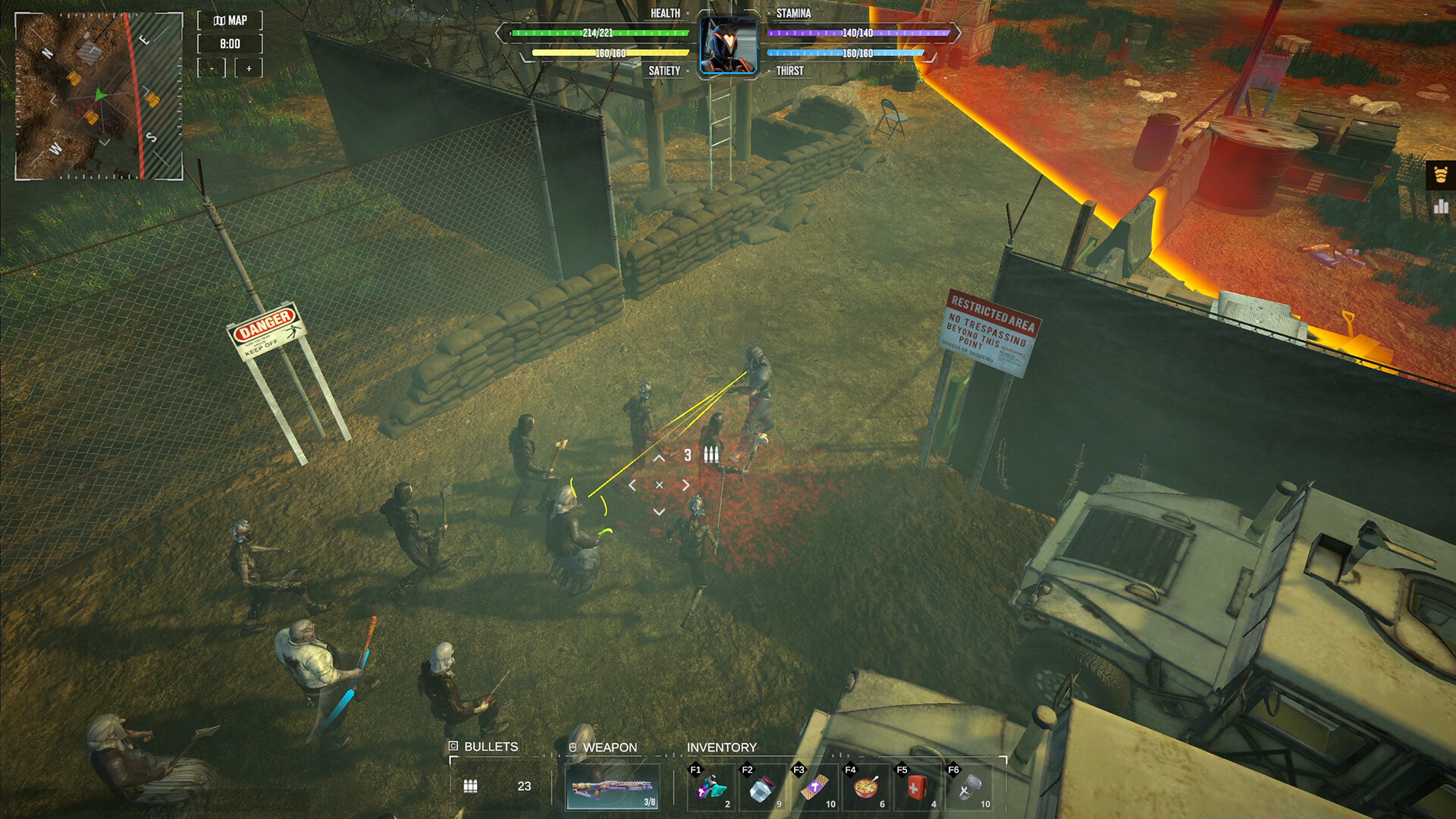The image size is (1456, 819).
Task: Open the full map with the MAP button
Action: pos(230,20)
